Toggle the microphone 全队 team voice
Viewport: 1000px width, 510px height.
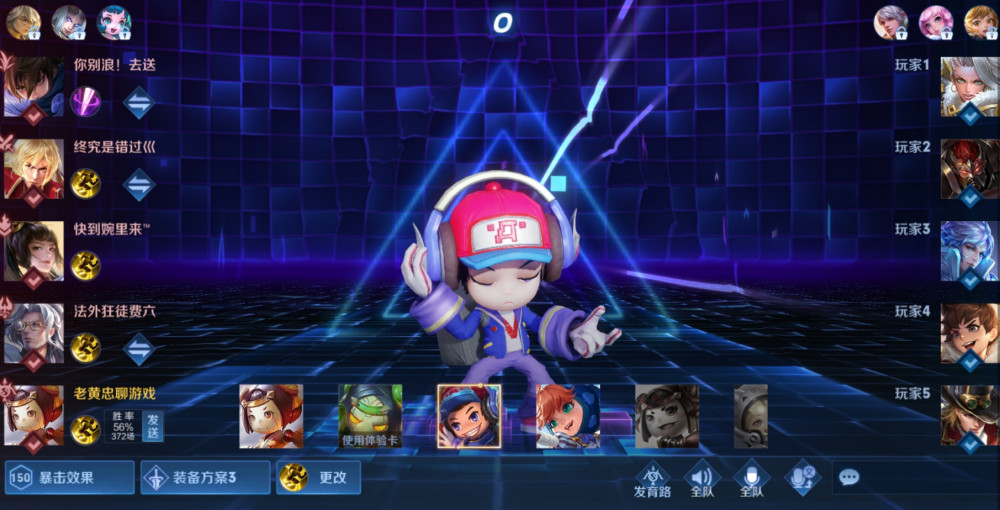[751, 478]
